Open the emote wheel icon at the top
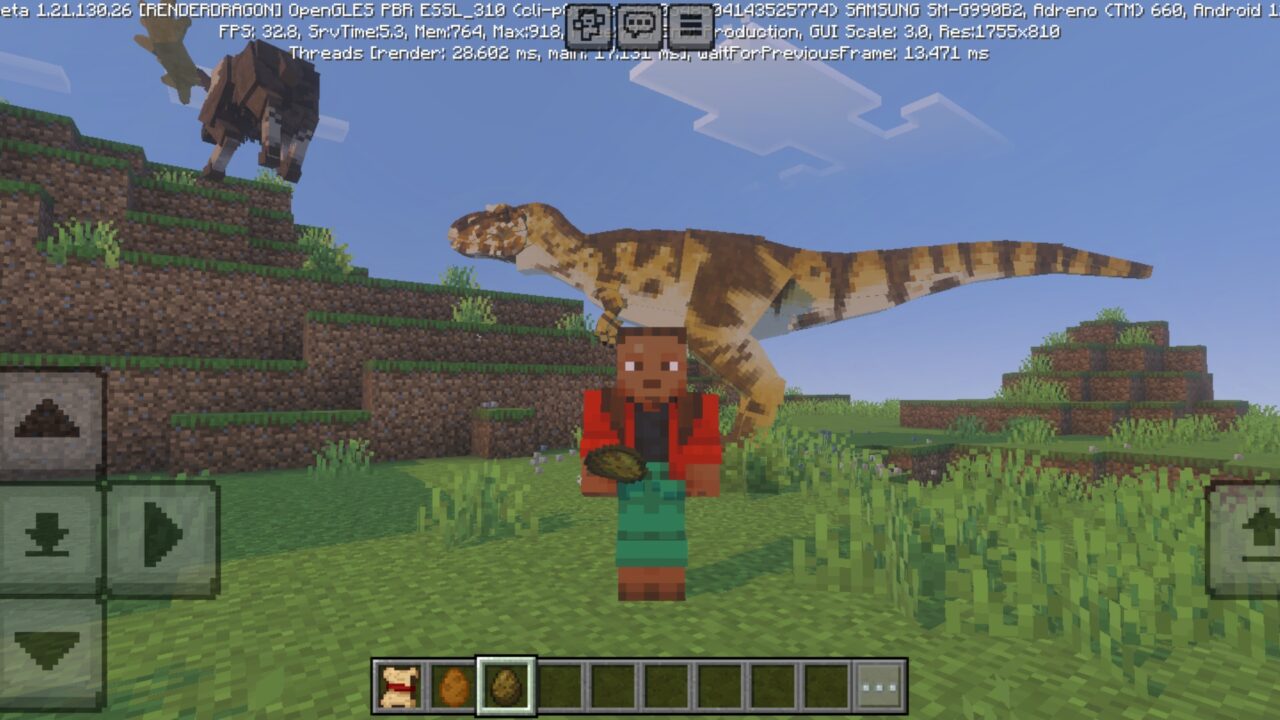The image size is (1280, 720). 588,22
